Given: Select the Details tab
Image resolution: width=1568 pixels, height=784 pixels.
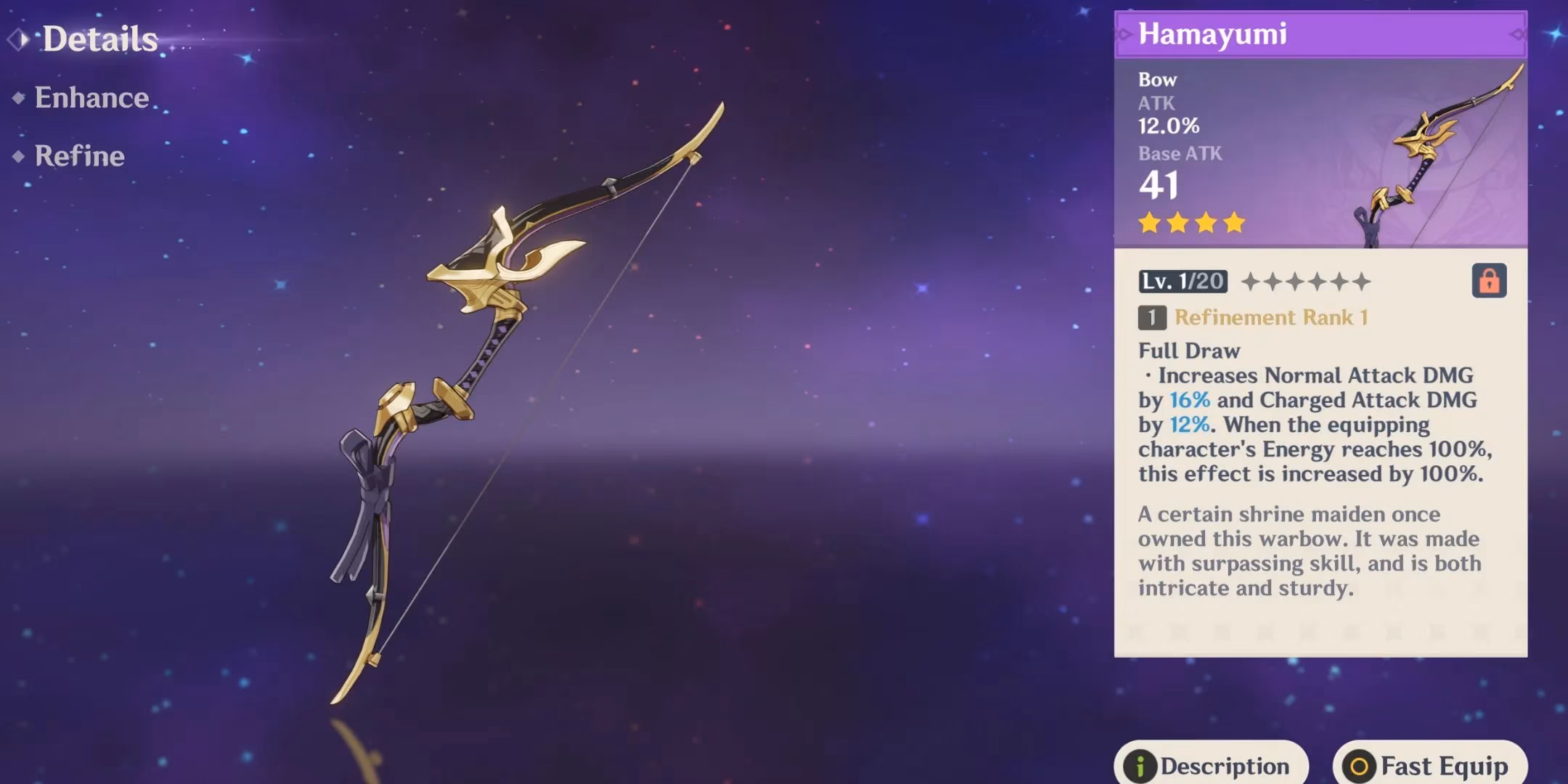Looking at the screenshot, I should (100, 38).
